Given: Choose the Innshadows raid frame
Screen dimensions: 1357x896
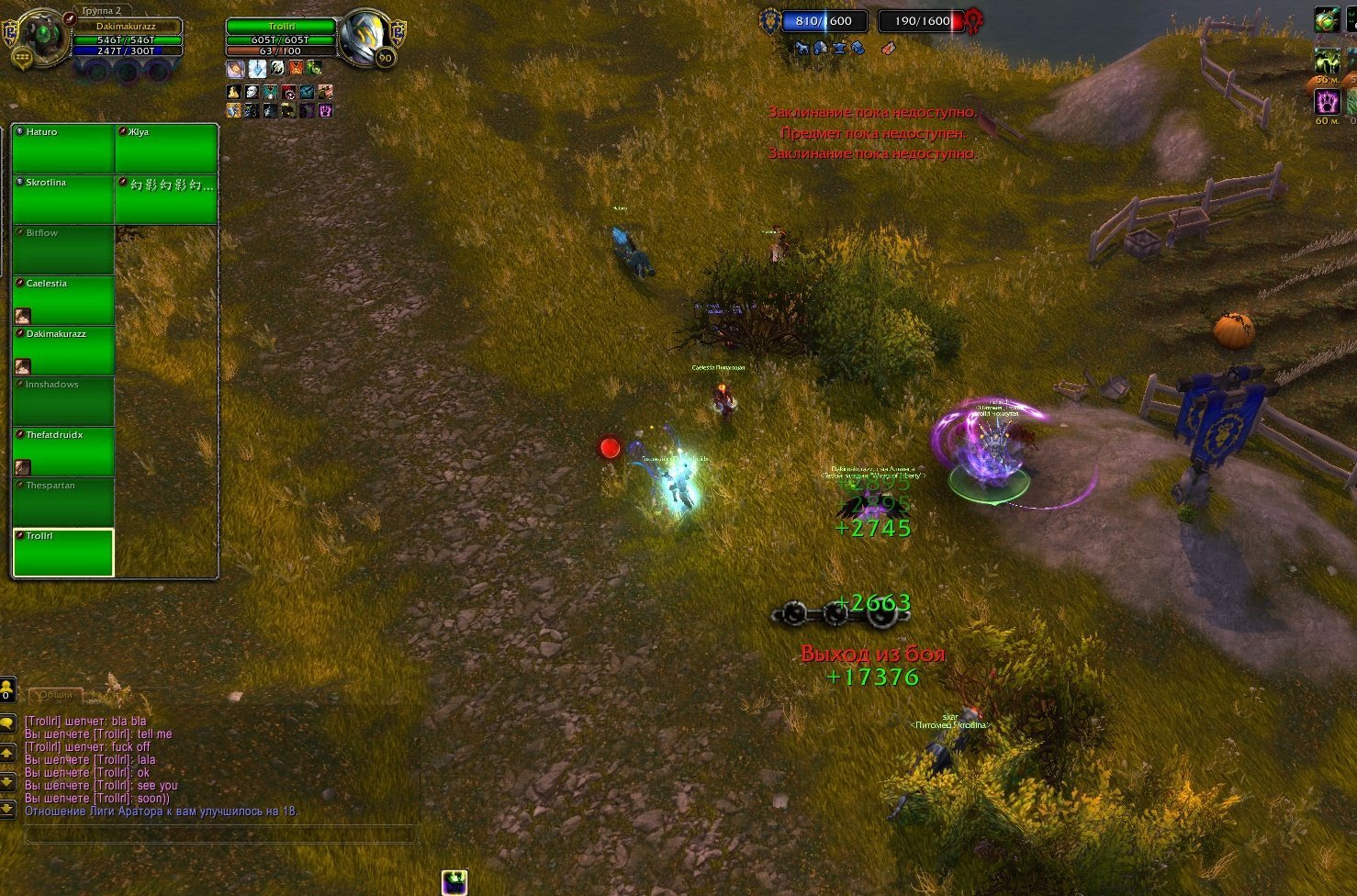Looking at the screenshot, I should [63, 401].
